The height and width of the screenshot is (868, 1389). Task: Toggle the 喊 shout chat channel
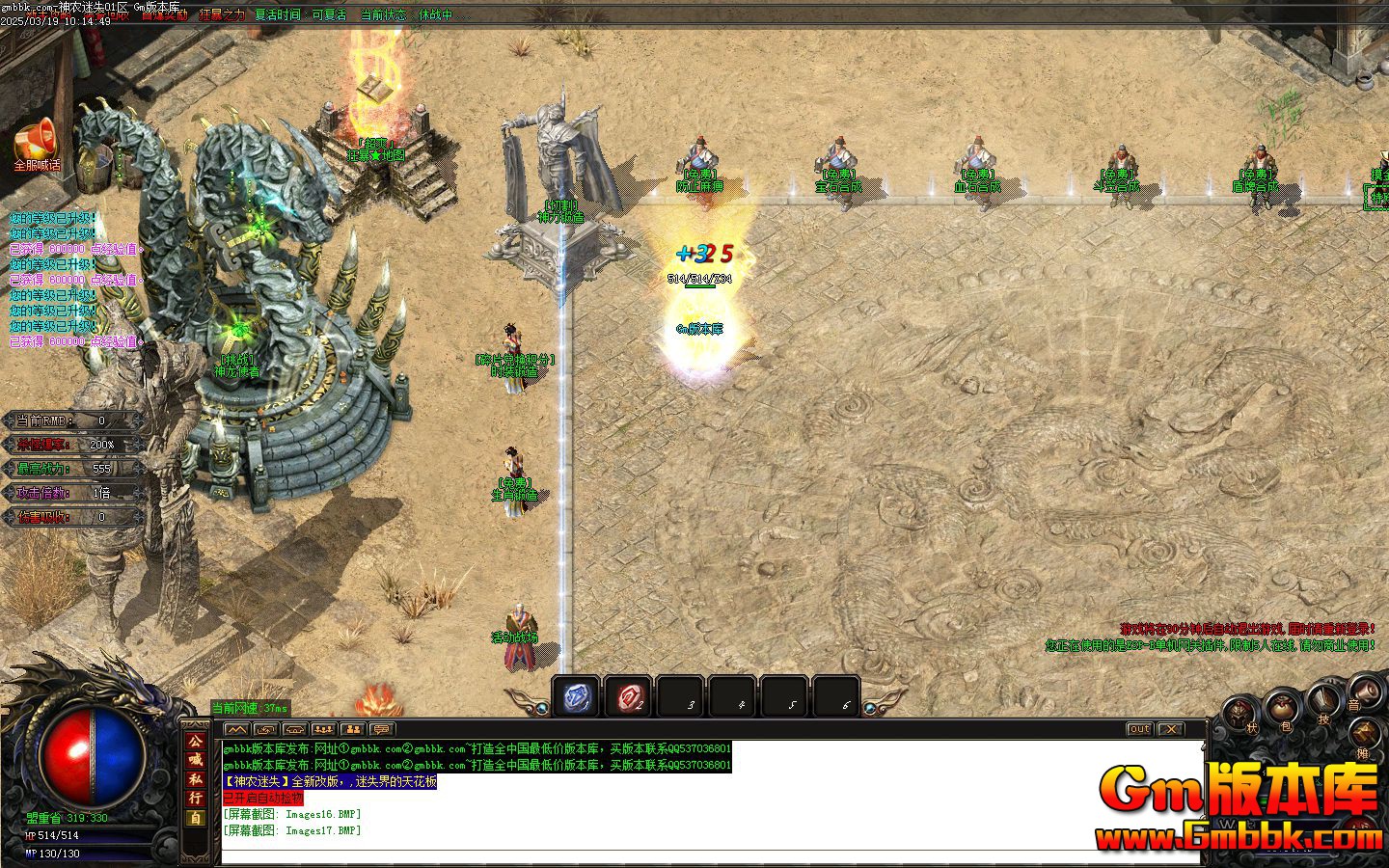point(195,760)
